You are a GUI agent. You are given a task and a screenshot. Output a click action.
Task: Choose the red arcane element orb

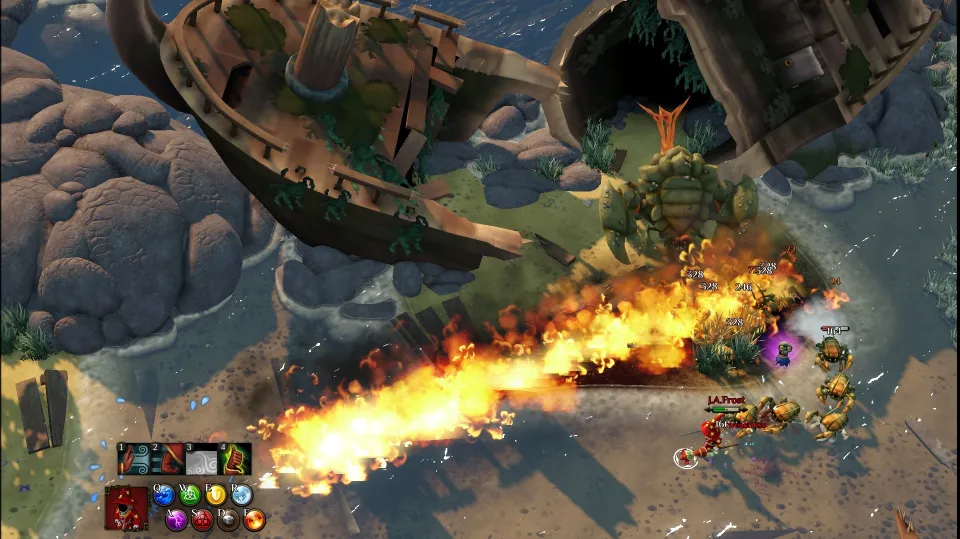pos(203,519)
